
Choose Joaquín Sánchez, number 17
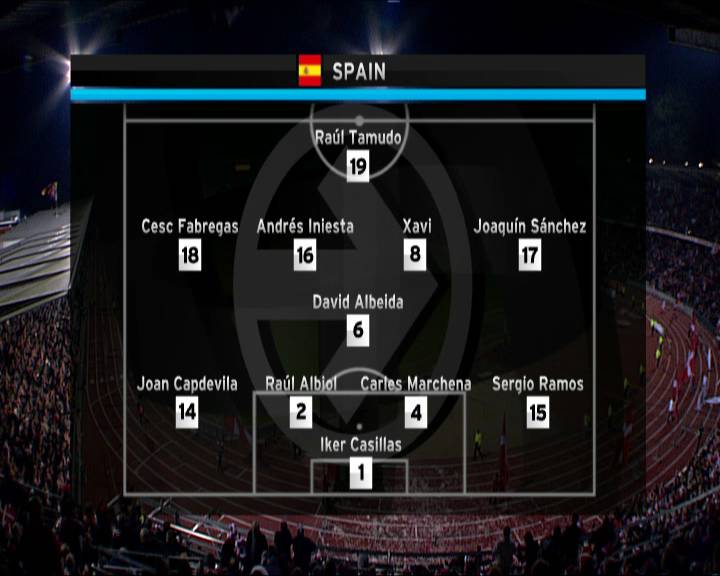pyautogui.click(x=530, y=255)
